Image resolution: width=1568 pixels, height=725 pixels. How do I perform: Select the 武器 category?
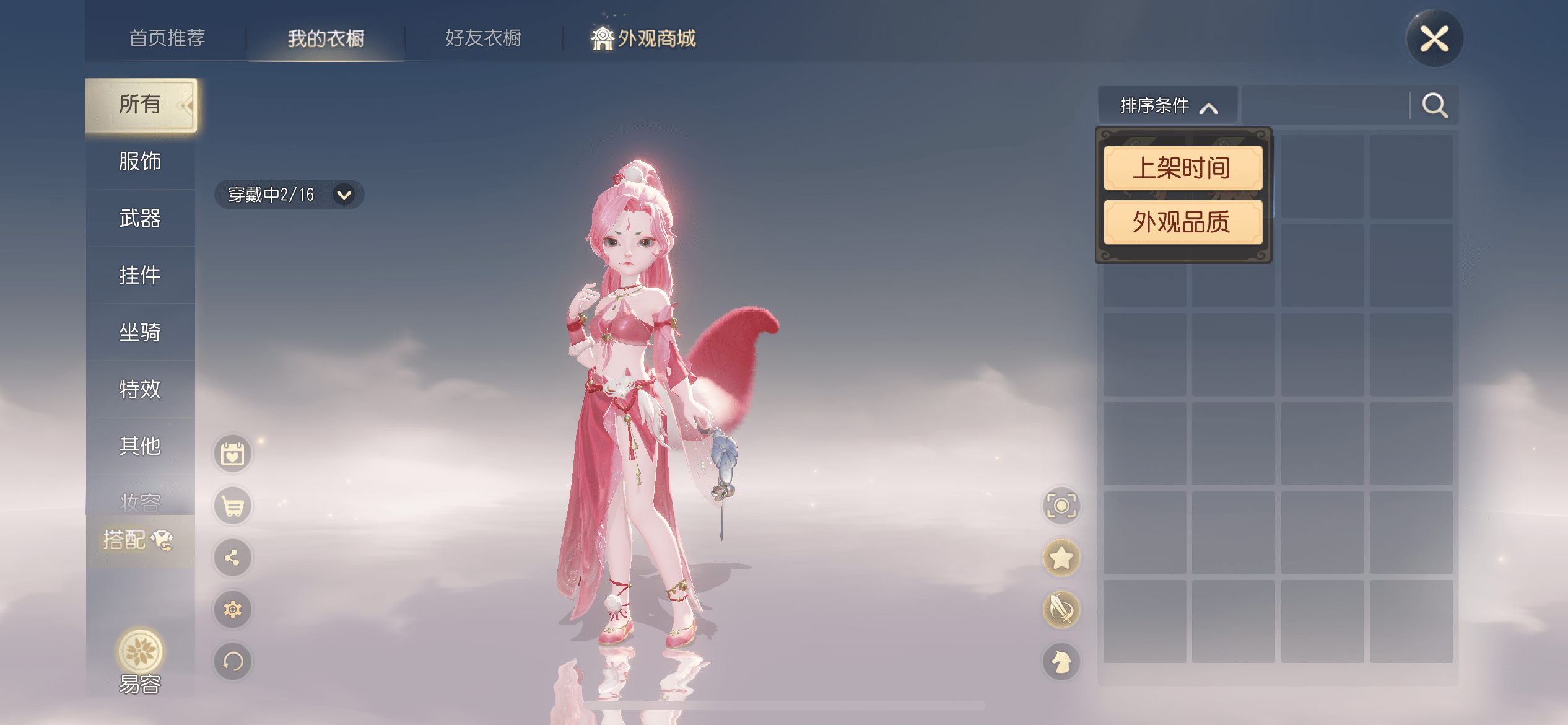[x=140, y=218]
